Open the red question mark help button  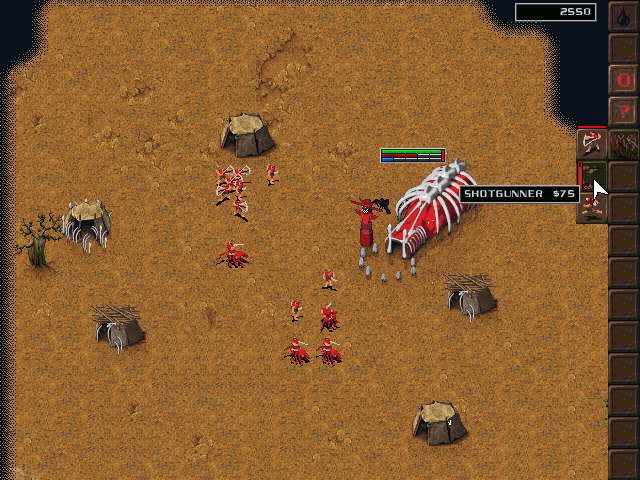(623, 110)
